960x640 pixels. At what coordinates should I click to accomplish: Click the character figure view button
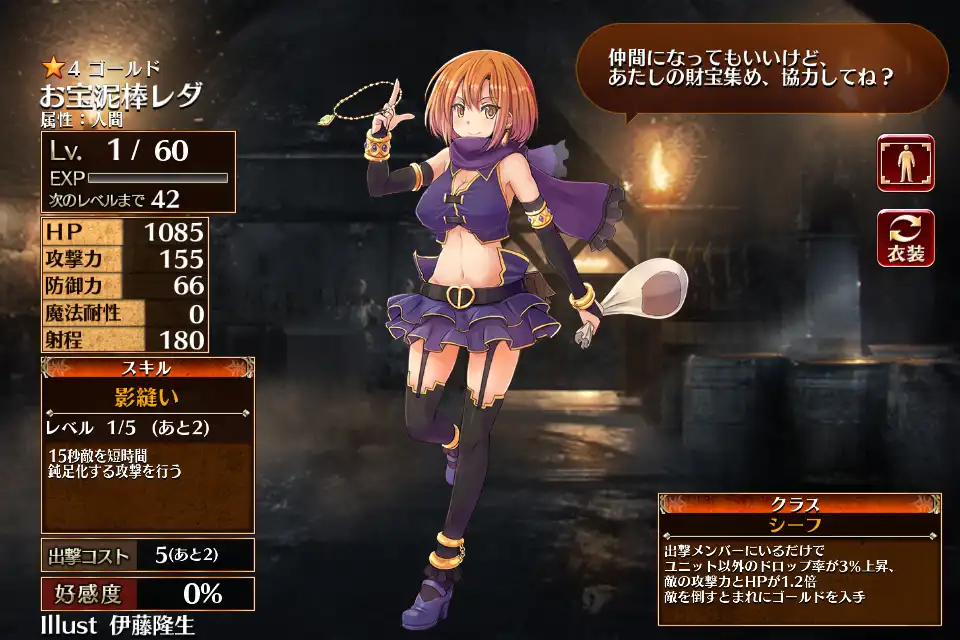906,163
